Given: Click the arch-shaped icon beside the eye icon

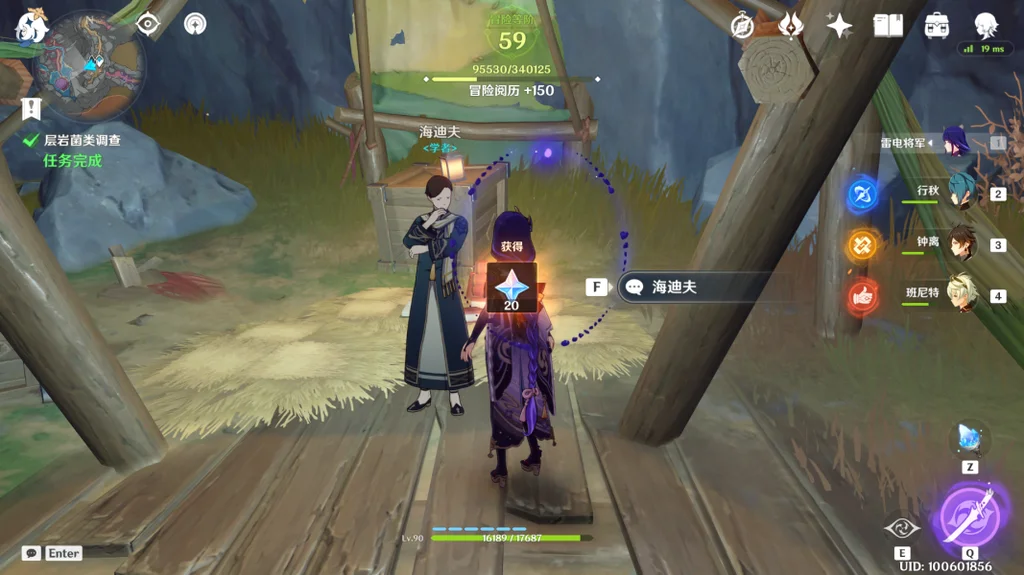Looking at the screenshot, I should coord(195,22).
